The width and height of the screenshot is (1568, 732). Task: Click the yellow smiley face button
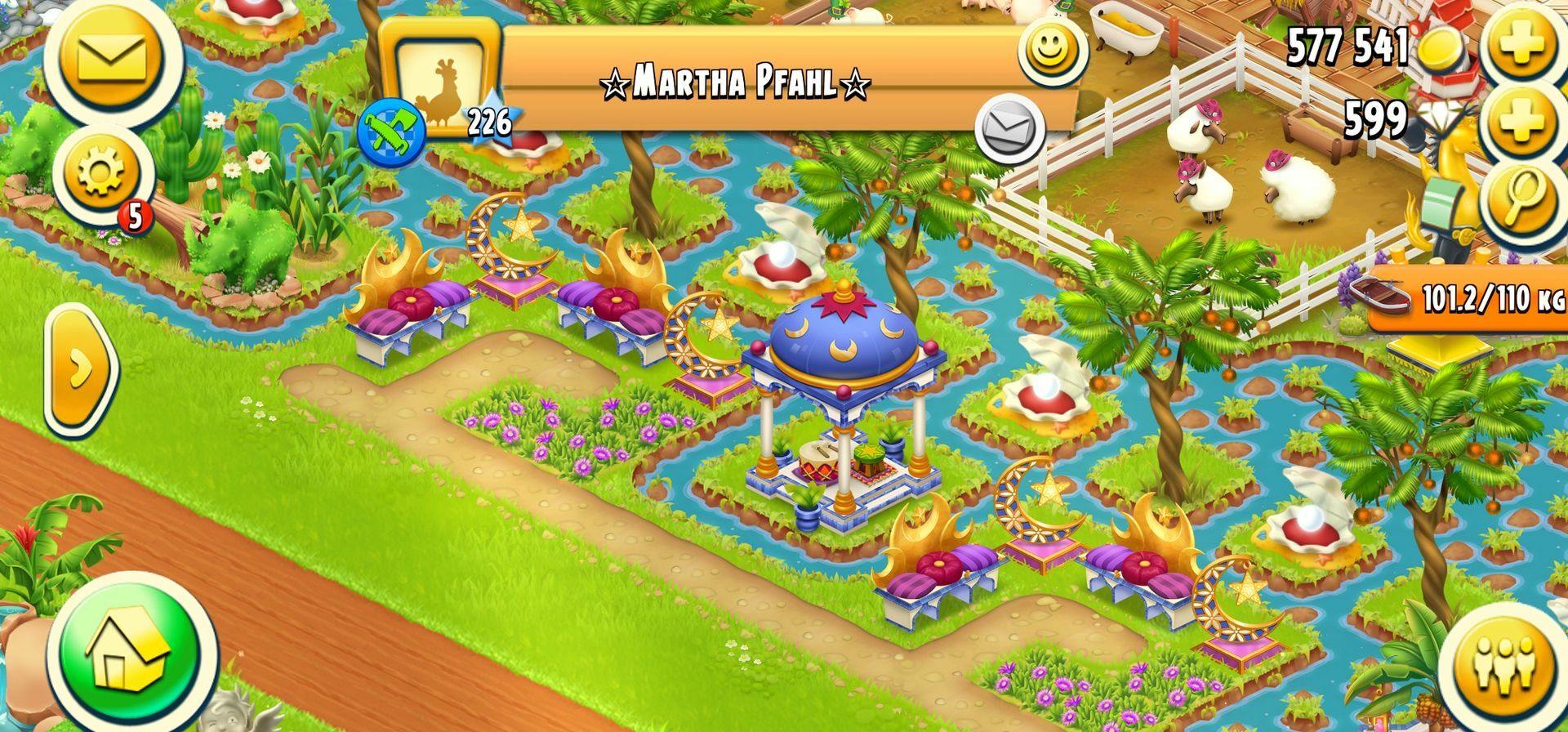[1050, 49]
